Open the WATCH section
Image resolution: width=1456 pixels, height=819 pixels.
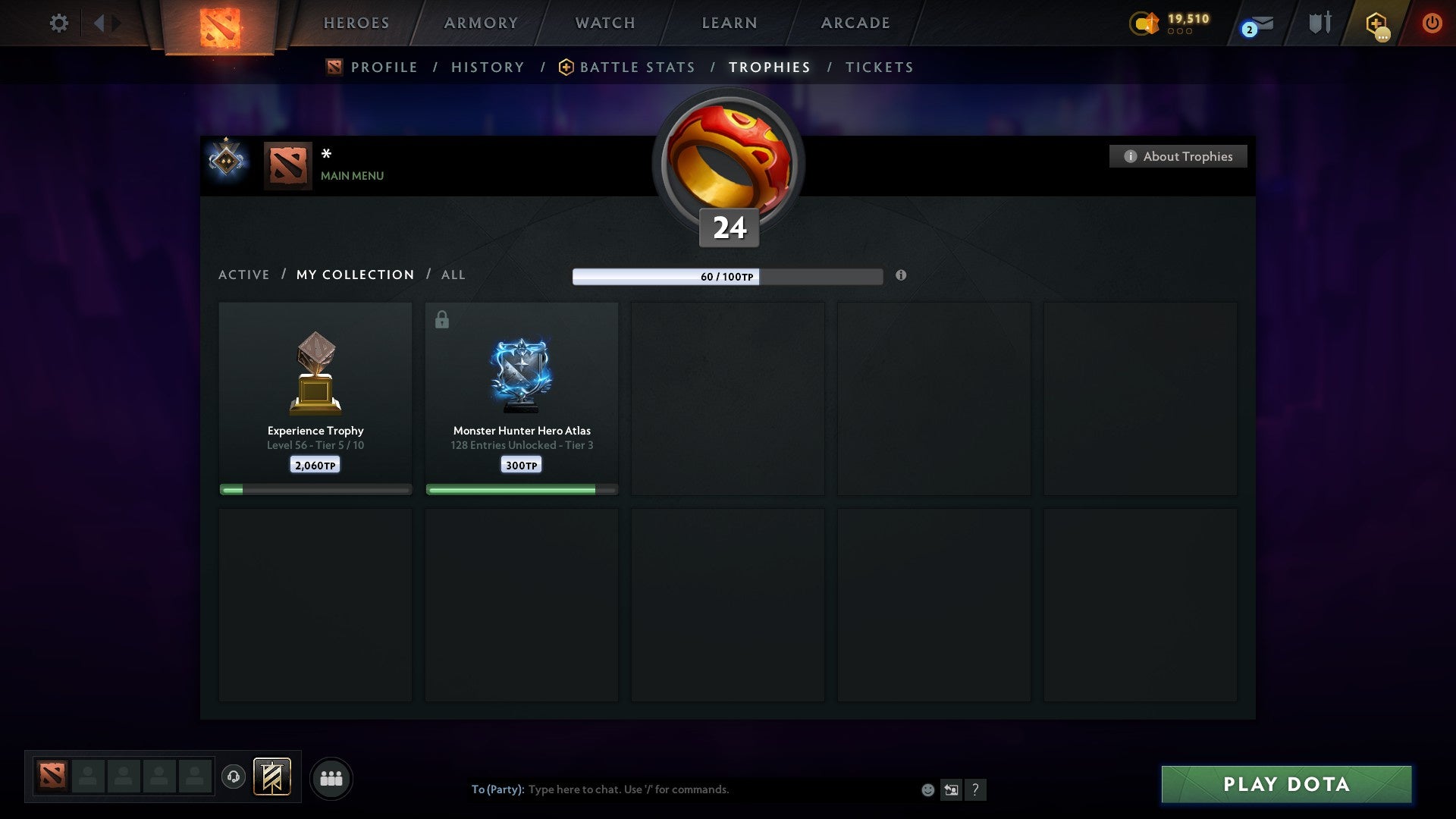point(604,23)
